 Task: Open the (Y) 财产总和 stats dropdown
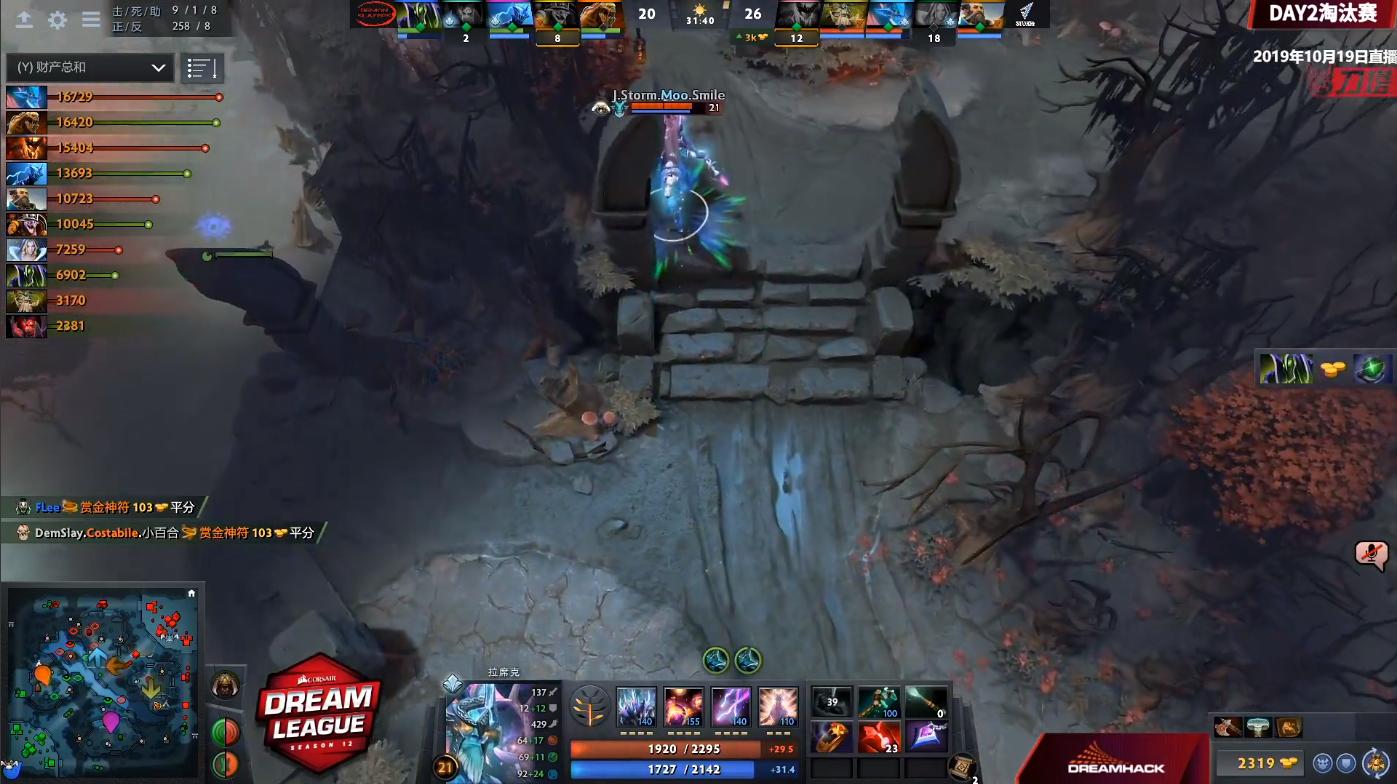(x=88, y=68)
